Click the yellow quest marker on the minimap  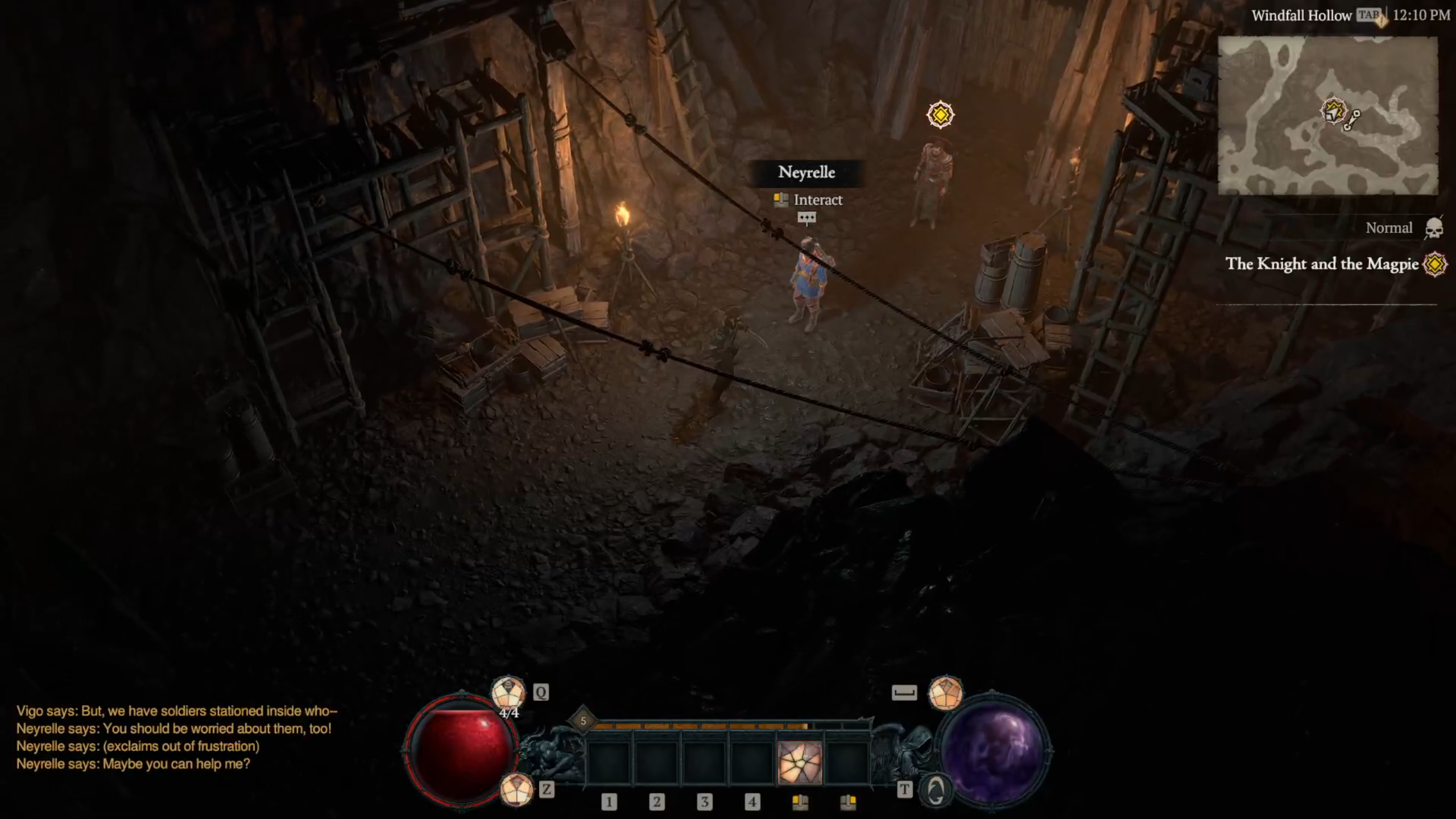pyautogui.click(x=1333, y=111)
